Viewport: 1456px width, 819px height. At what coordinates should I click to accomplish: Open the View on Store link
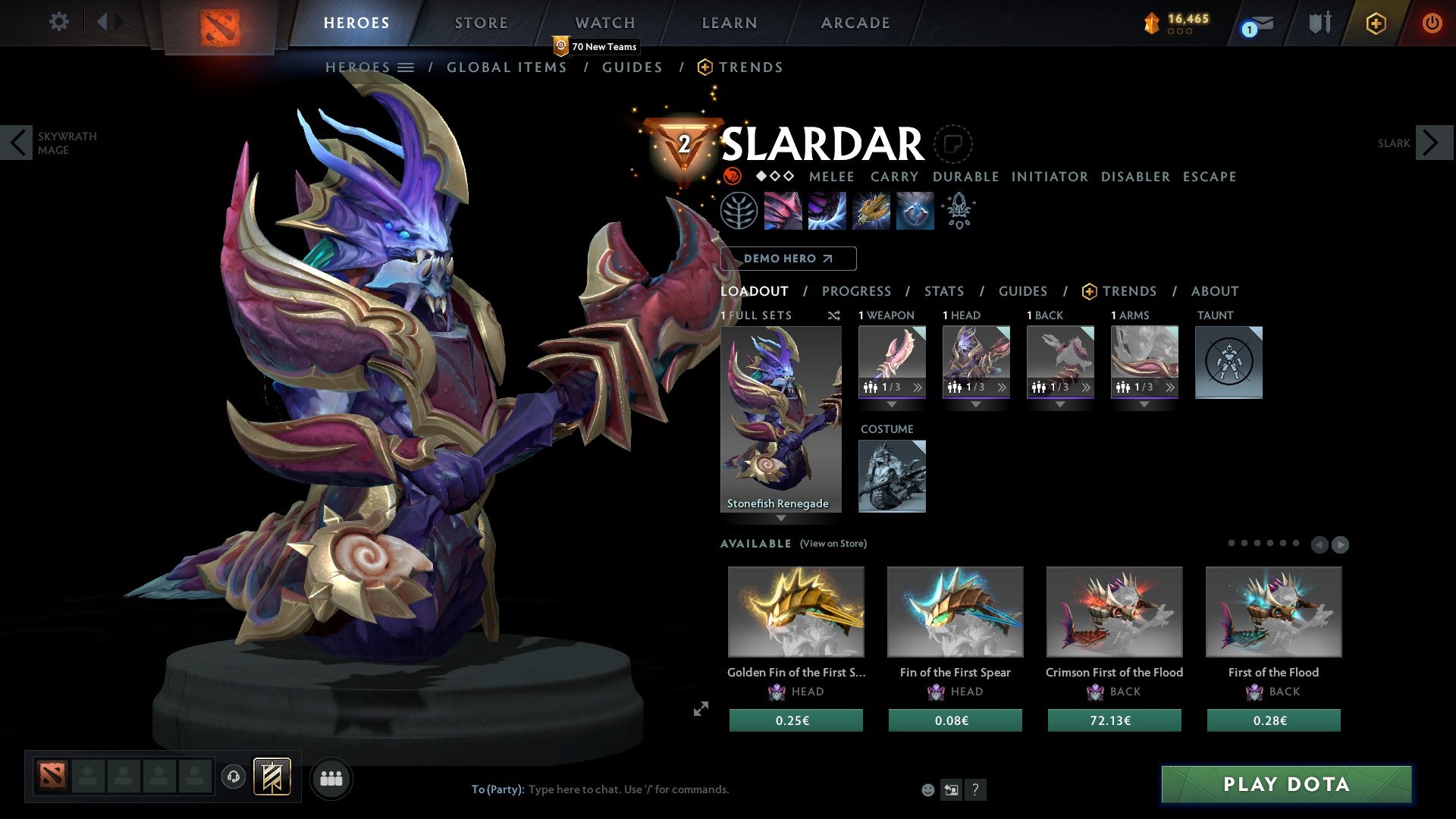pyautogui.click(x=833, y=544)
